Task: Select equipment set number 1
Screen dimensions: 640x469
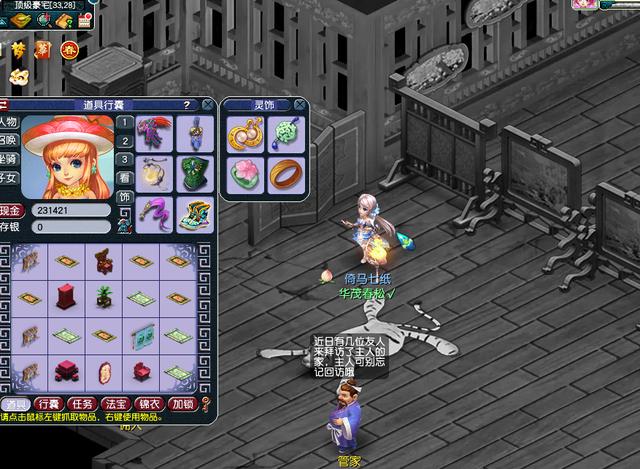Action: tap(124, 124)
